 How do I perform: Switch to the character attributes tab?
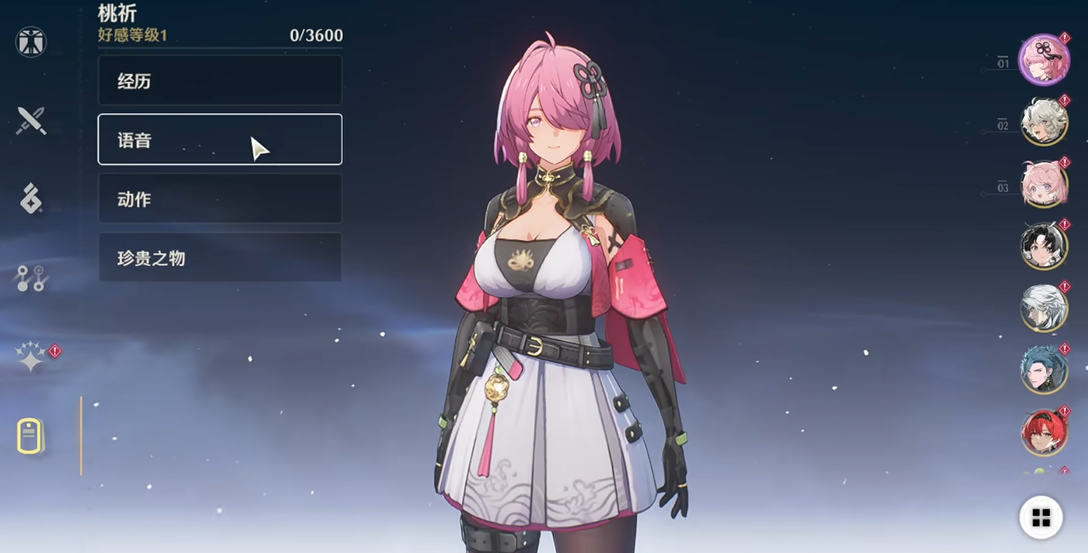pos(31,42)
